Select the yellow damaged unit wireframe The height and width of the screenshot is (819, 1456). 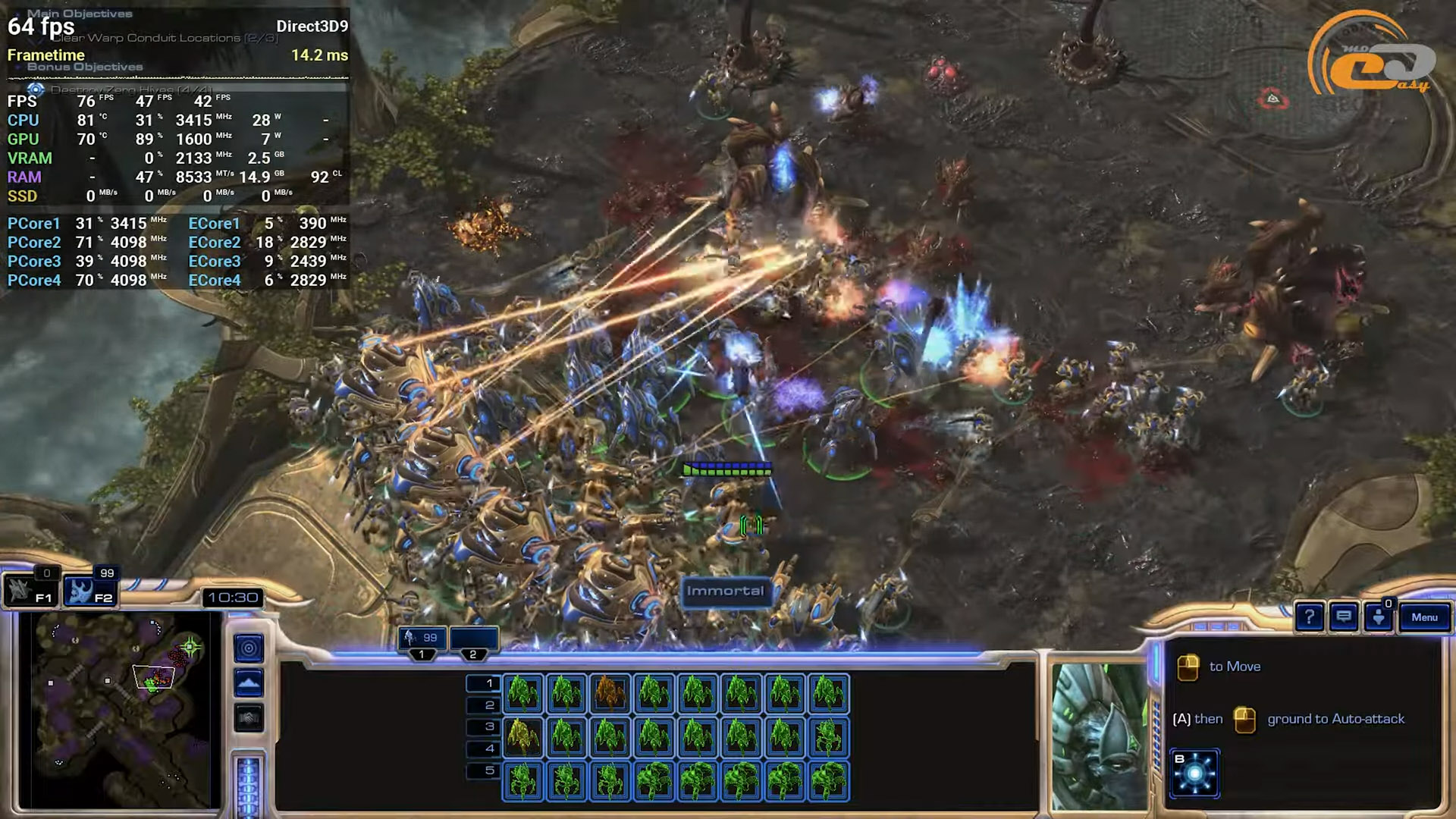[522, 736]
